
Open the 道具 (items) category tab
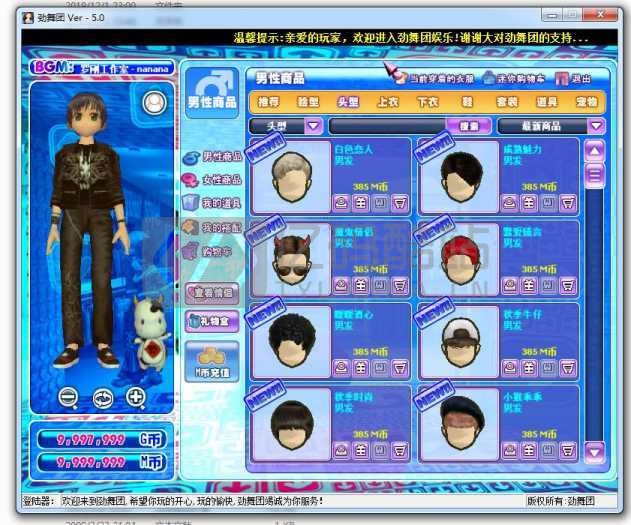pyautogui.click(x=547, y=102)
